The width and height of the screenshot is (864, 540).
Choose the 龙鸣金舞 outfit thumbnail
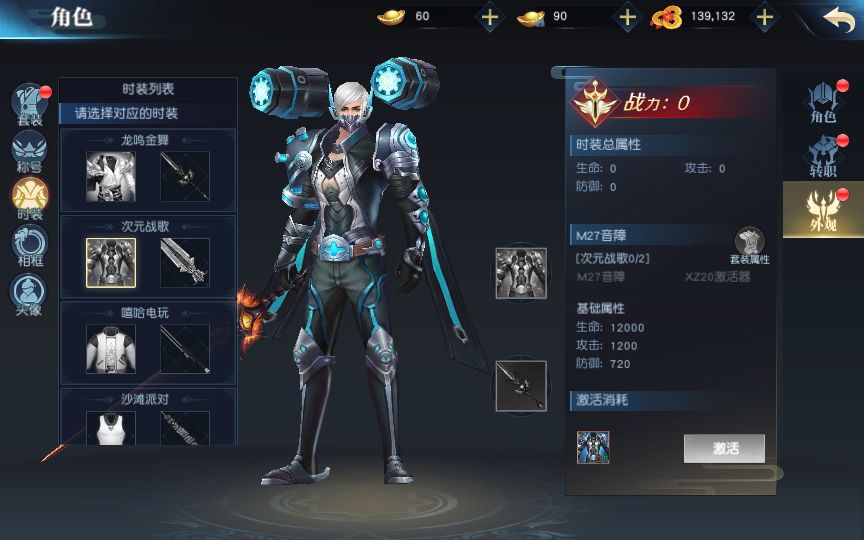[110, 177]
